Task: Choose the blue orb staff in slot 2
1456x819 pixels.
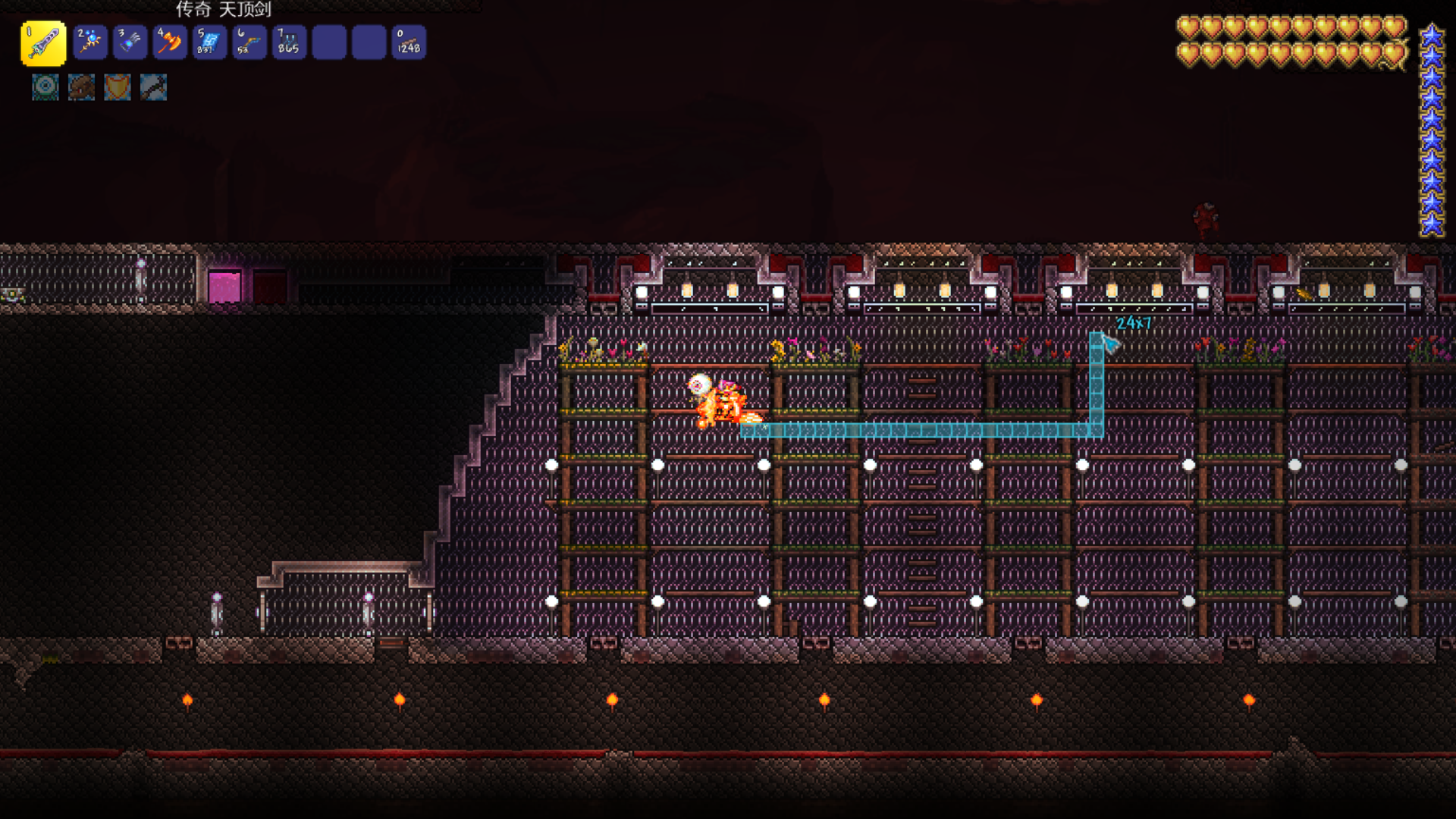Action: [90, 42]
